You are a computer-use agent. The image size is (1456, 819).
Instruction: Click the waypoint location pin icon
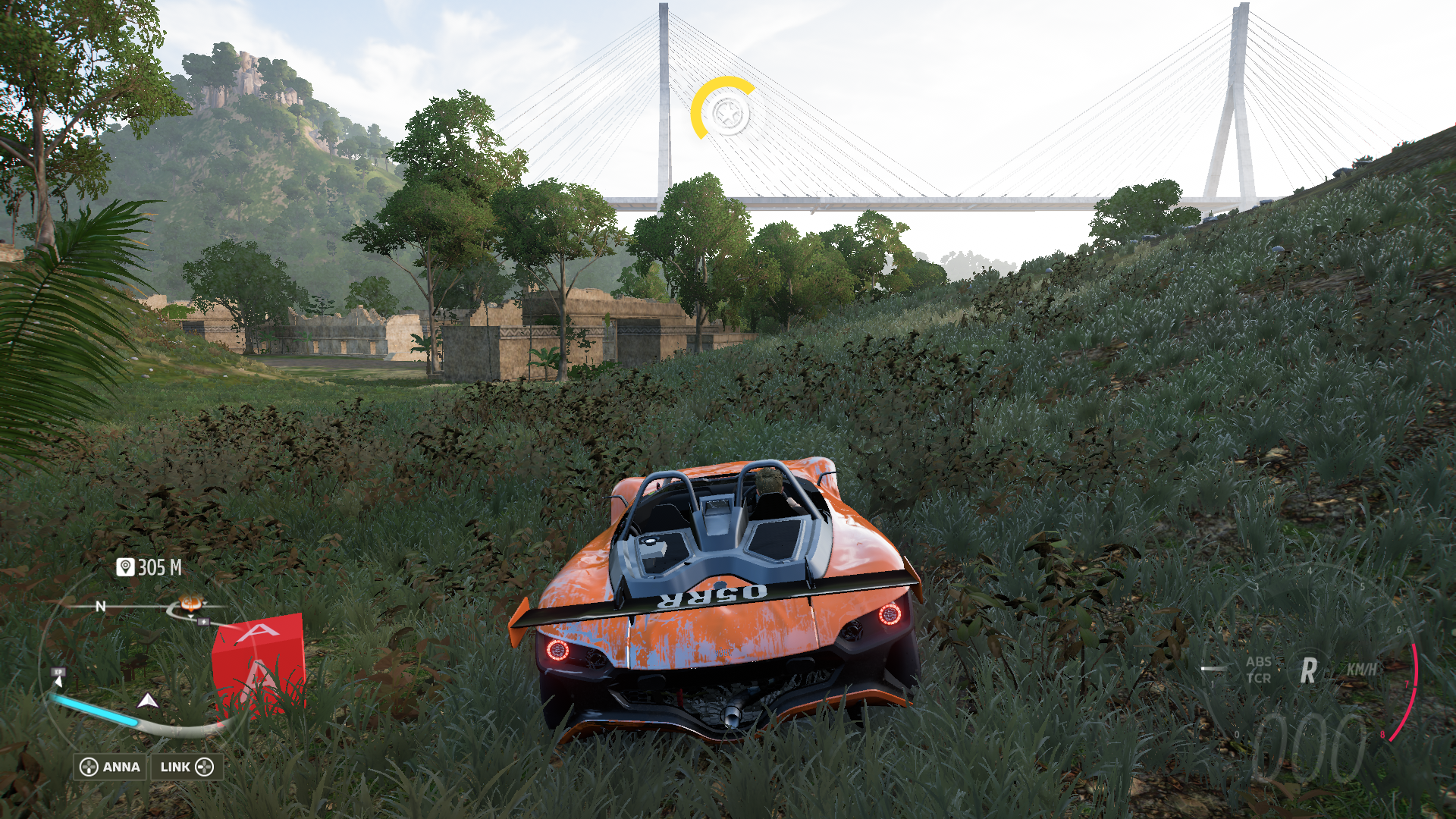click(x=125, y=567)
